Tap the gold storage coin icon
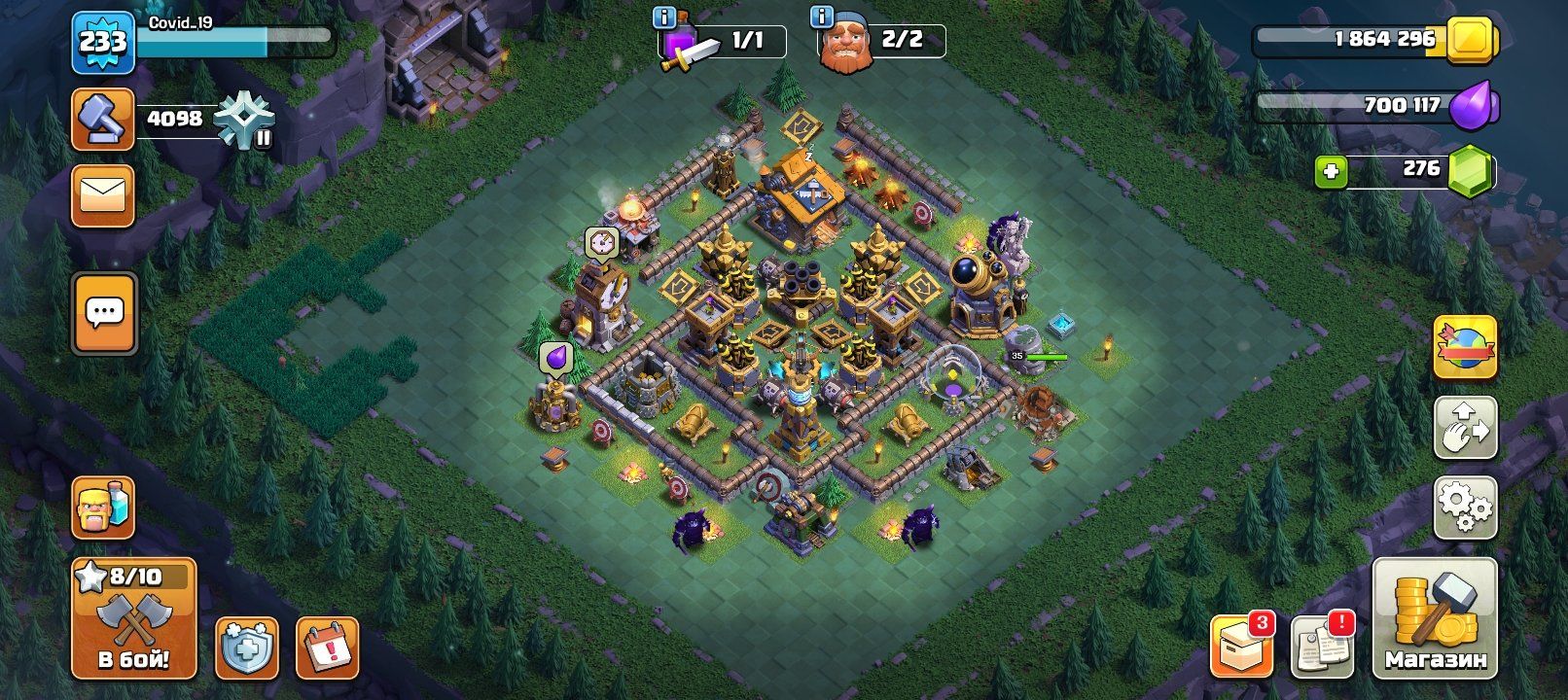The height and width of the screenshot is (700, 1568). (1473, 41)
